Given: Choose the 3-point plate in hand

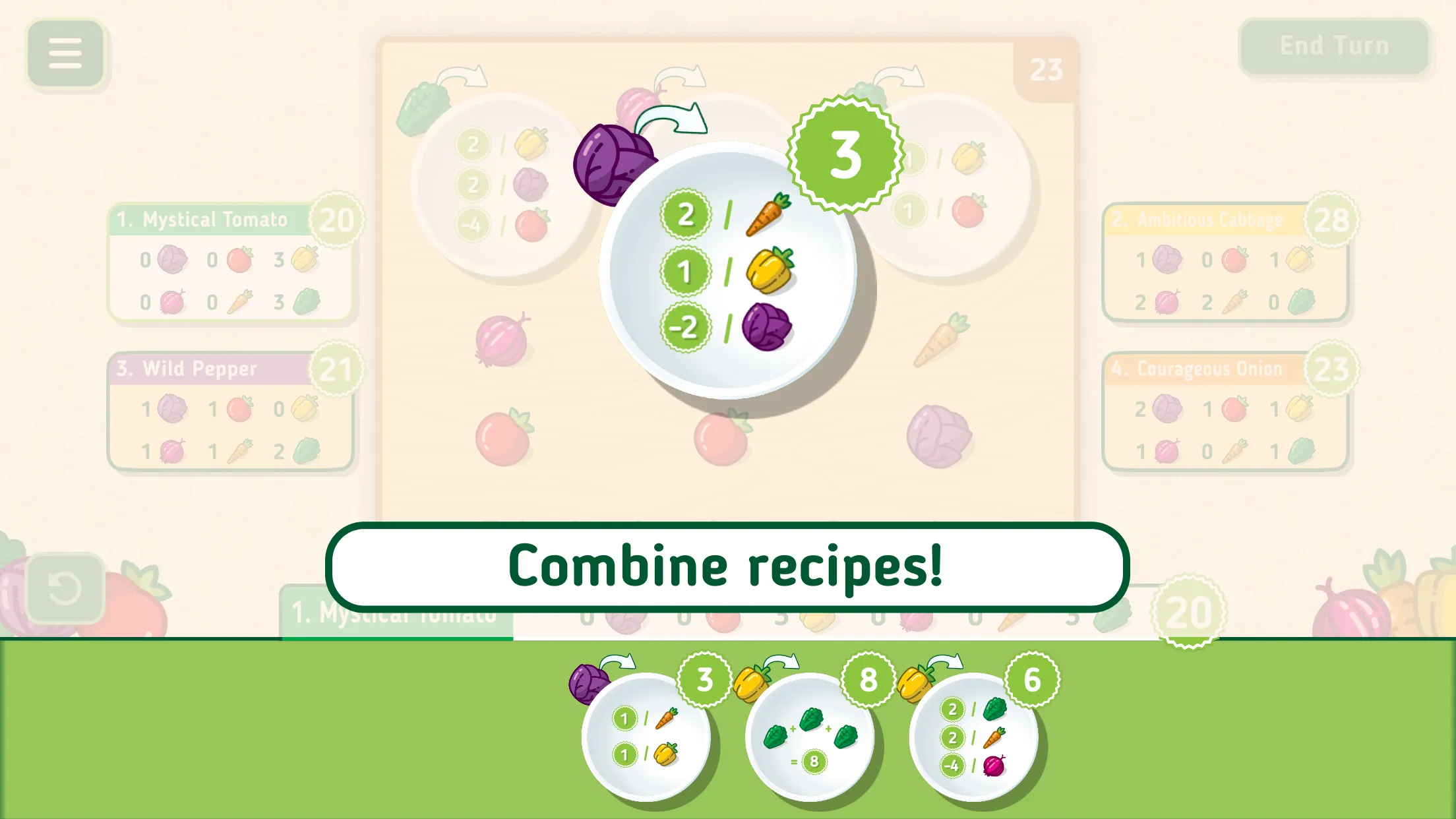Looking at the screenshot, I should click(x=646, y=737).
